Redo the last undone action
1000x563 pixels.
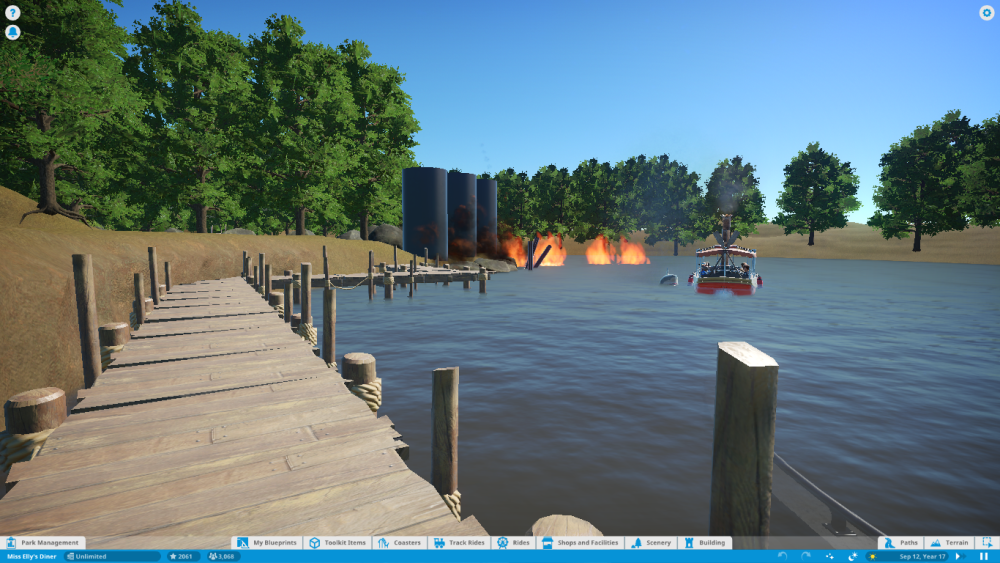(805, 556)
